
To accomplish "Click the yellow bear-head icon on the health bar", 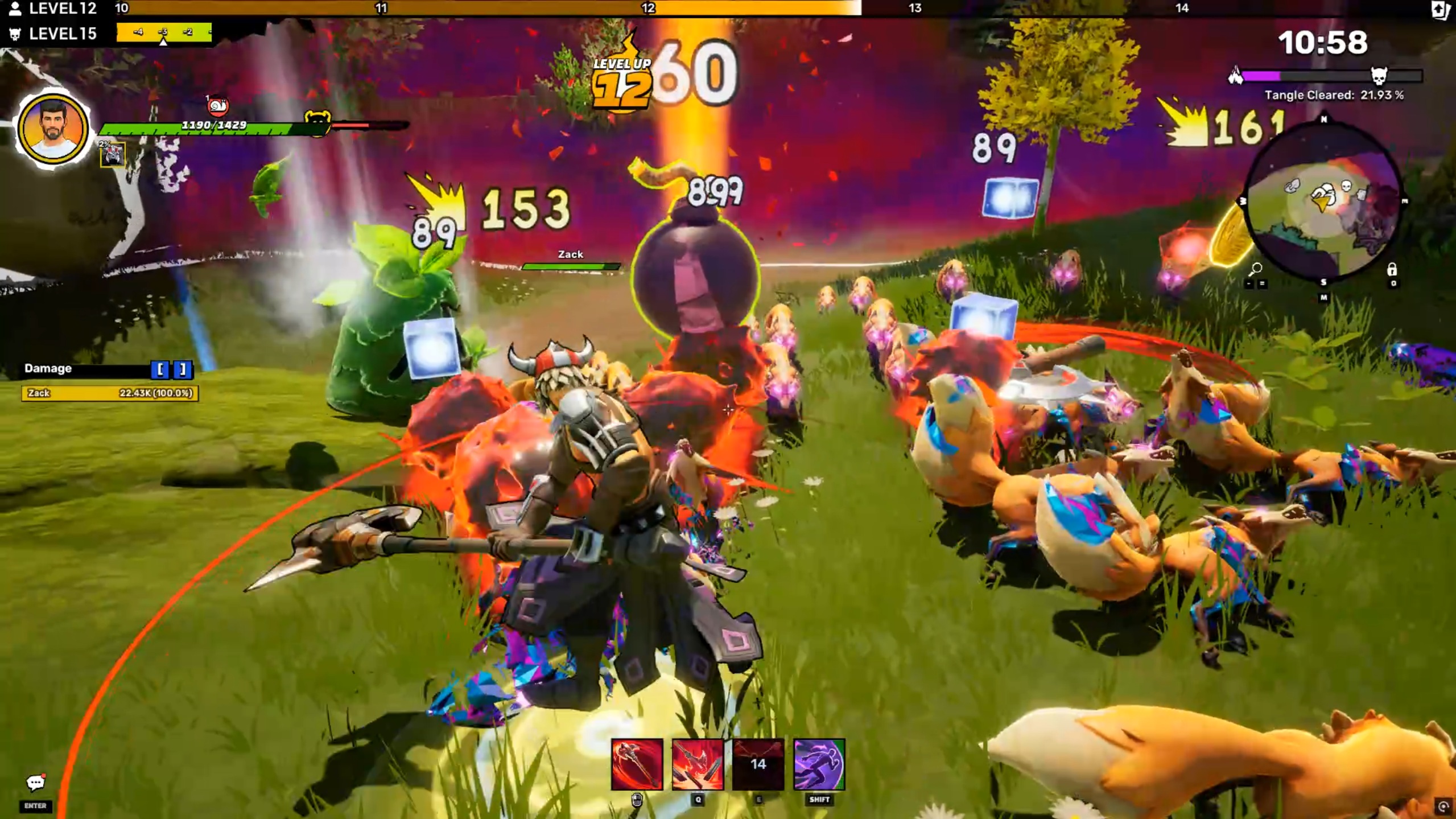I will 317,121.
